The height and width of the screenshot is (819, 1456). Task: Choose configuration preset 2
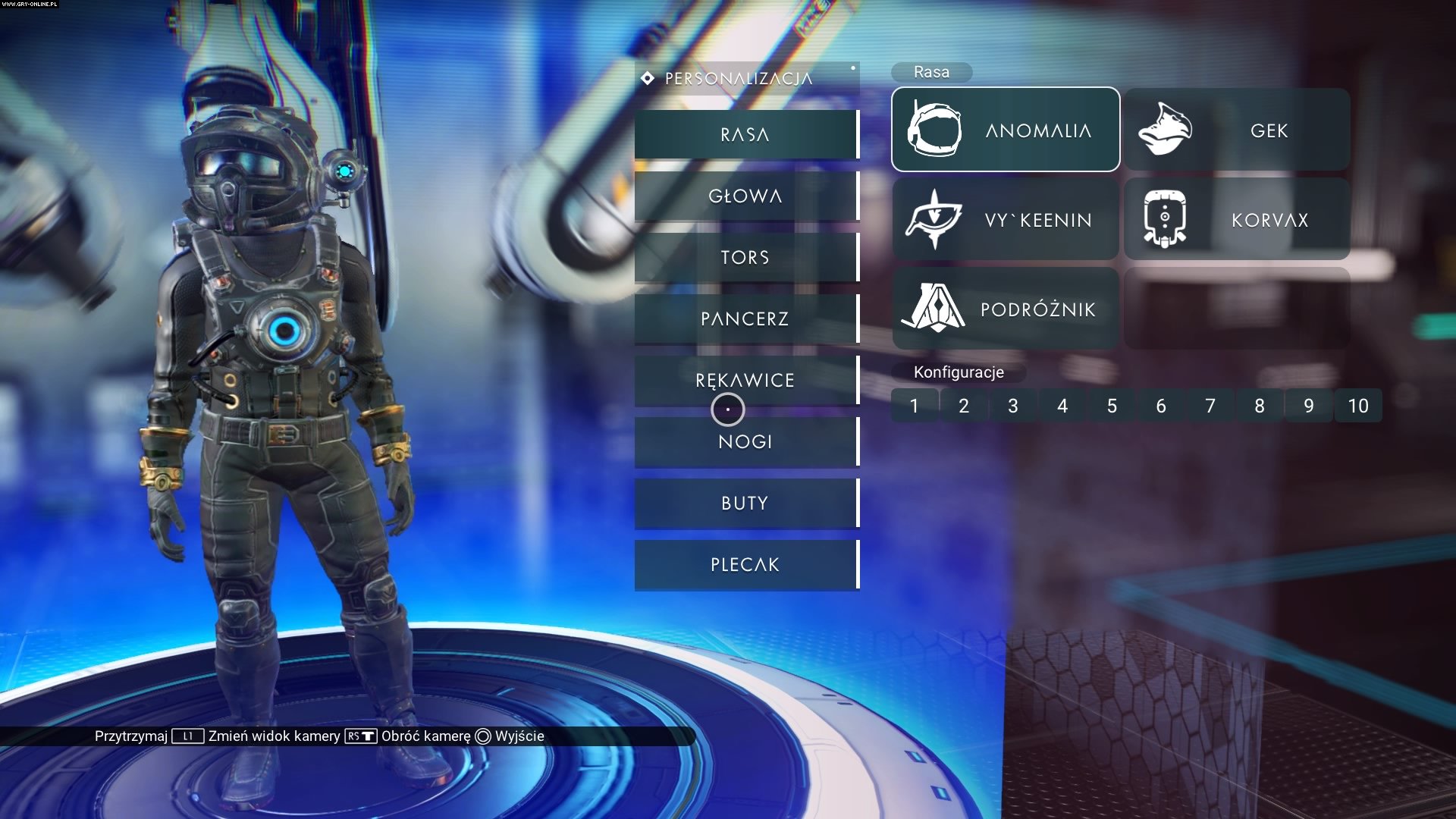(964, 406)
